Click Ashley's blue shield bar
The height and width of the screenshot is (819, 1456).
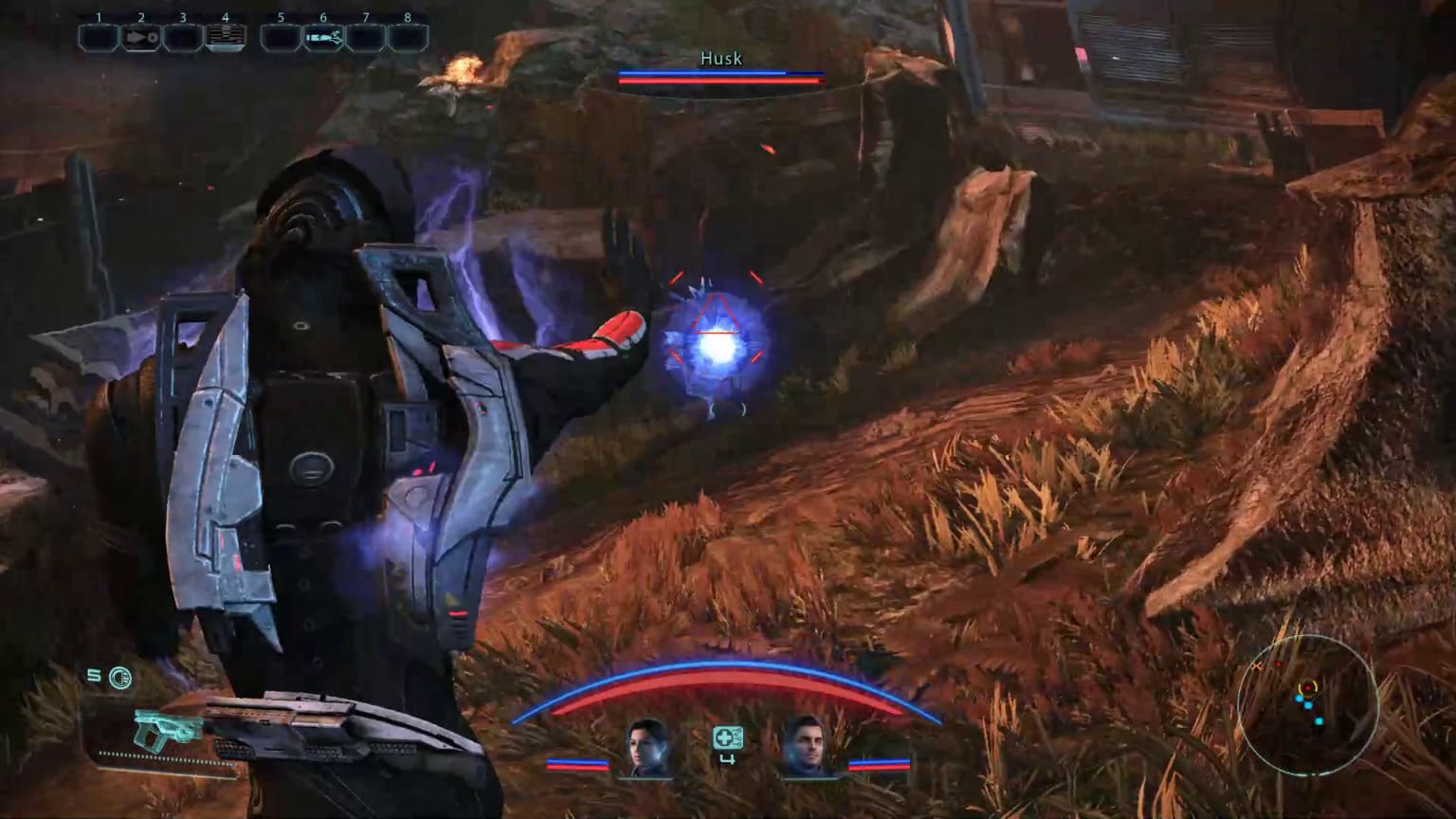click(x=579, y=760)
